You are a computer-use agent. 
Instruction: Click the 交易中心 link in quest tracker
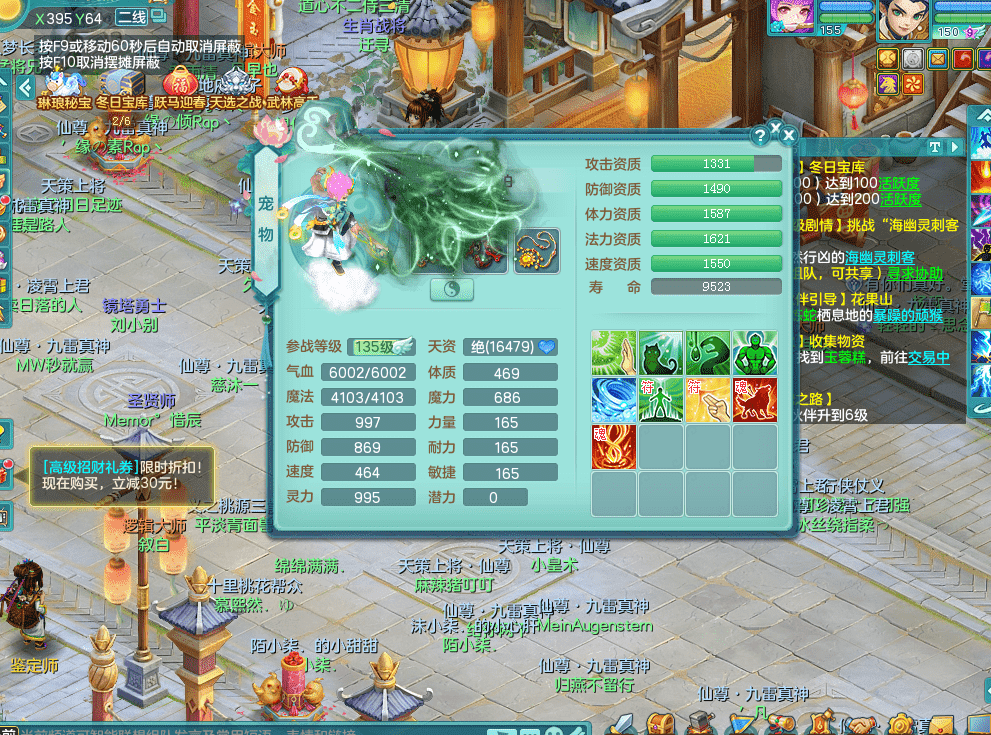[928, 357]
